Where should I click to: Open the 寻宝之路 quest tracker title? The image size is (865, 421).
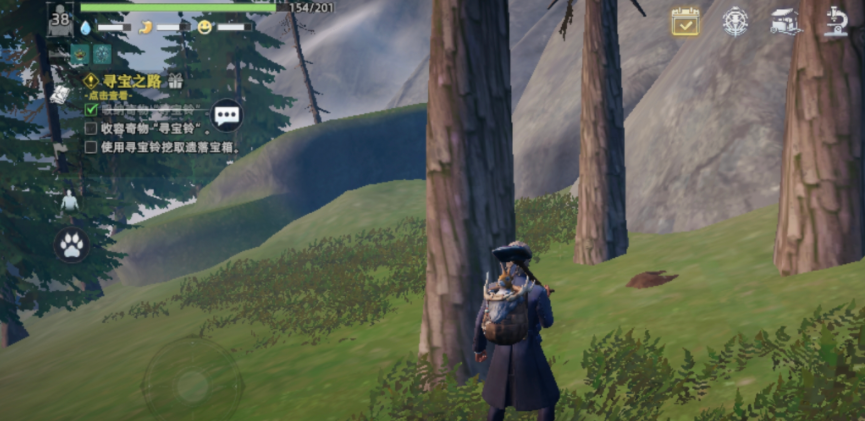tap(132, 80)
